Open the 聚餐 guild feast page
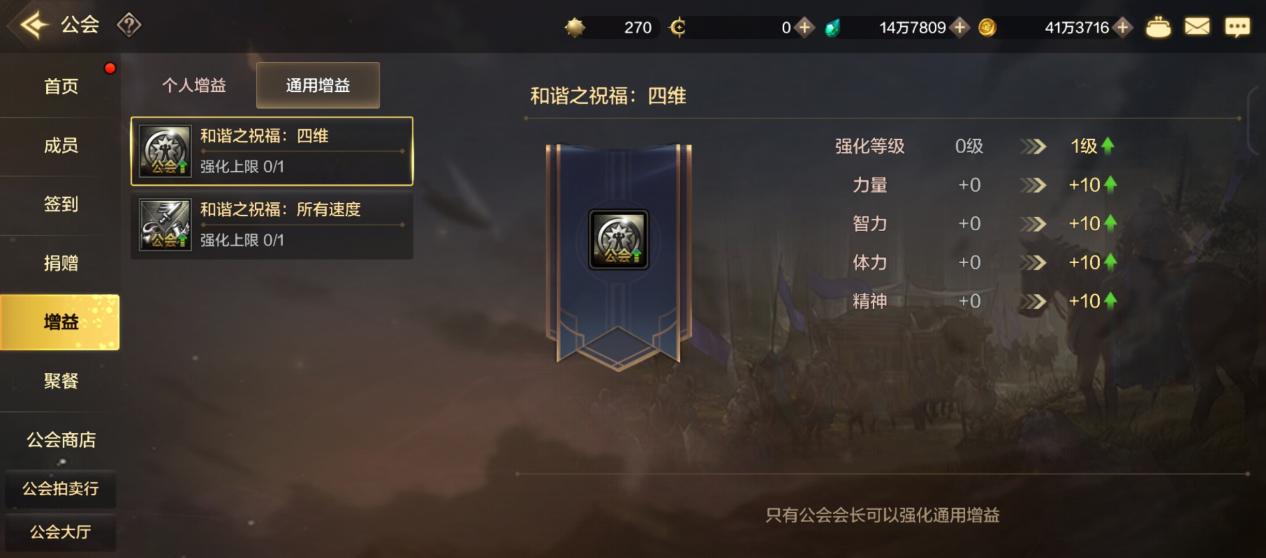 [60, 381]
